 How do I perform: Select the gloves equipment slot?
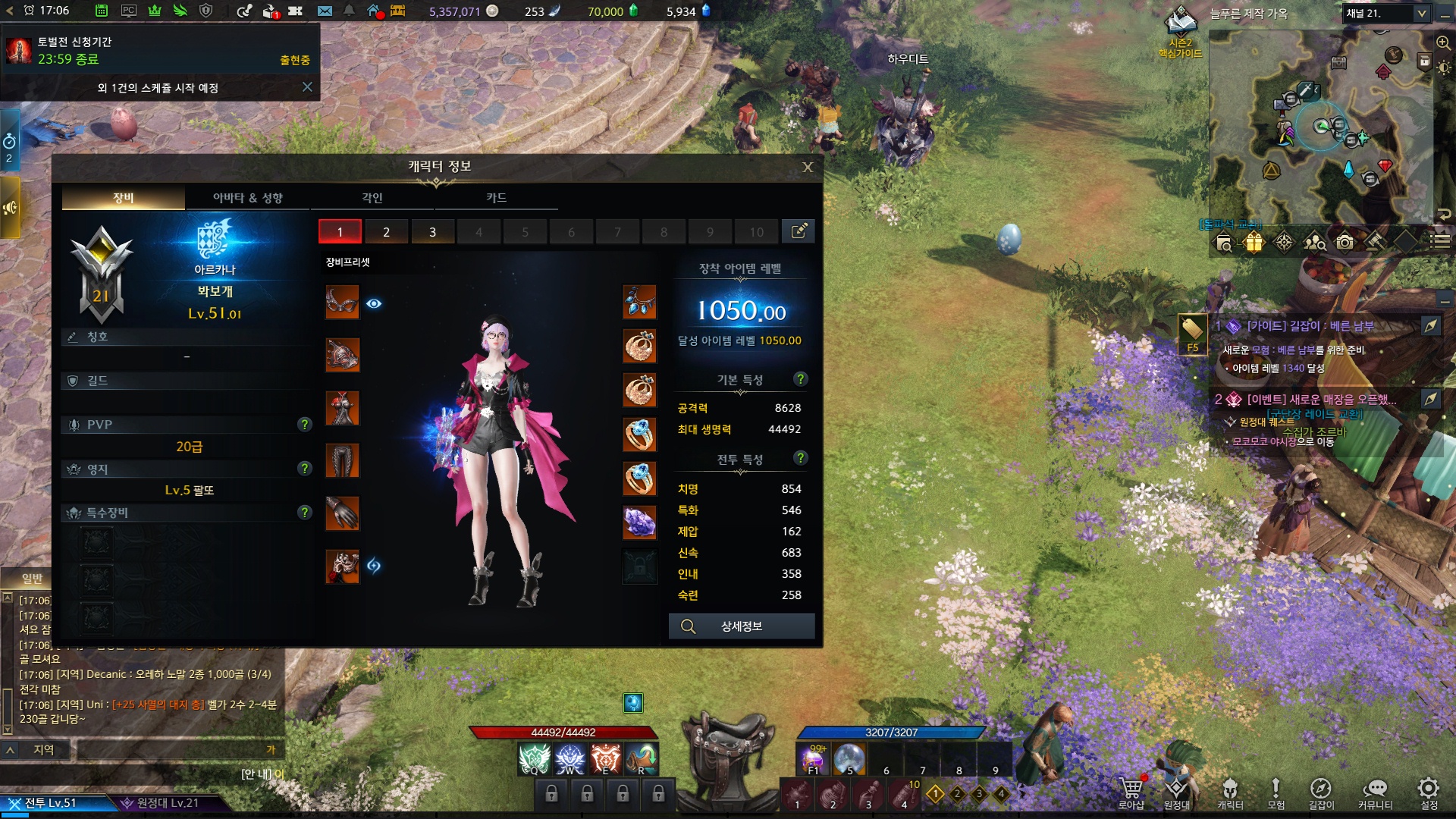(x=342, y=513)
